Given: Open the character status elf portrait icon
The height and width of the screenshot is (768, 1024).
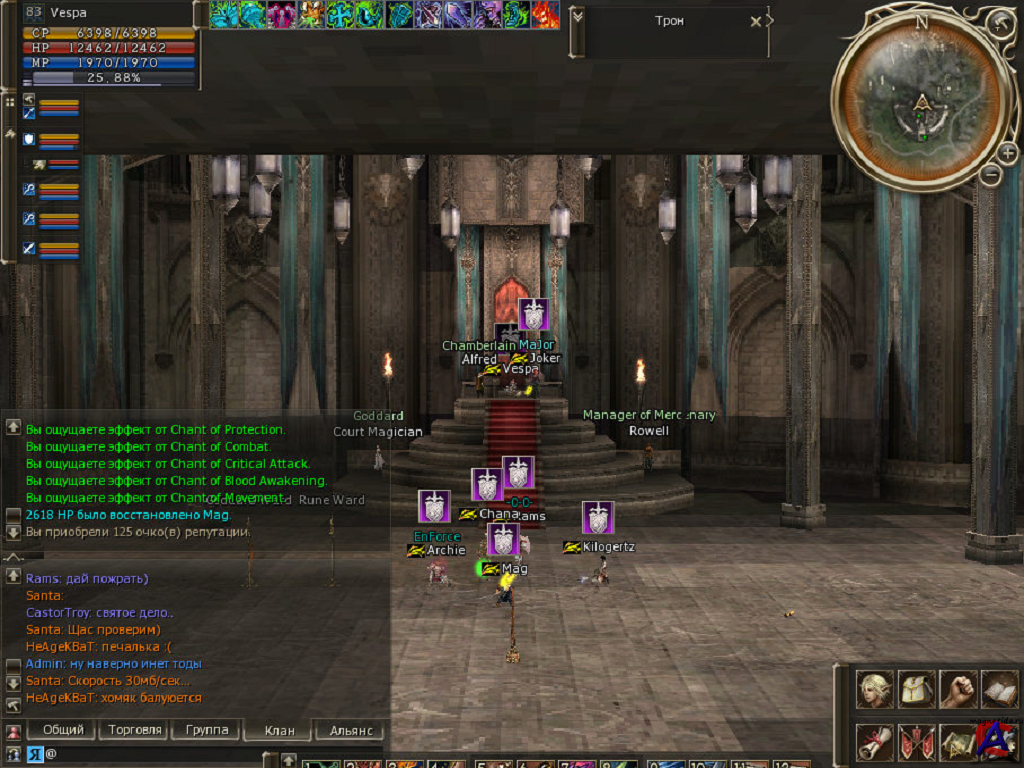Looking at the screenshot, I should pyautogui.click(x=874, y=689).
